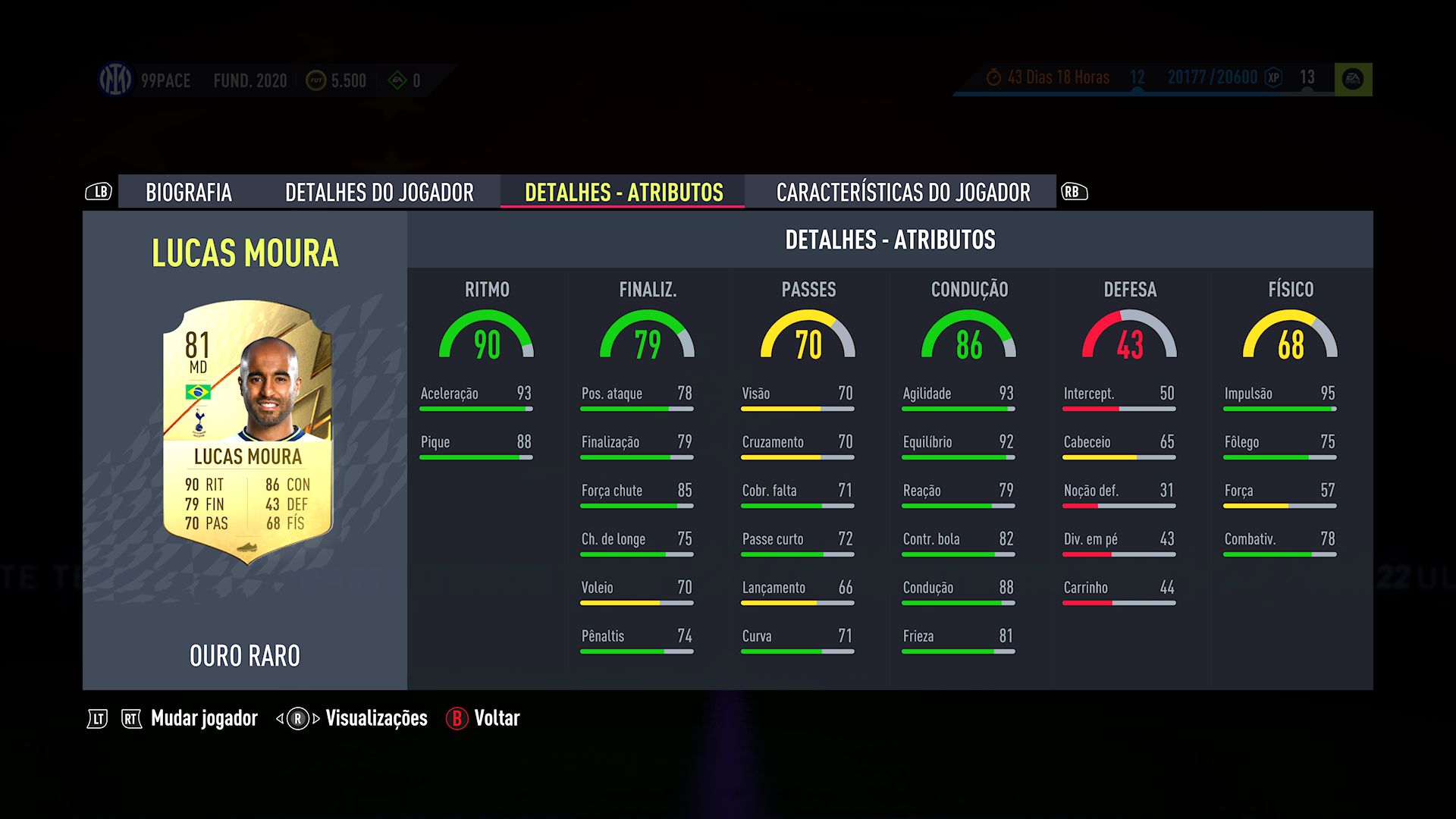
Task: Click the RT trigger icon for Mudar jogador
Action: tap(130, 717)
